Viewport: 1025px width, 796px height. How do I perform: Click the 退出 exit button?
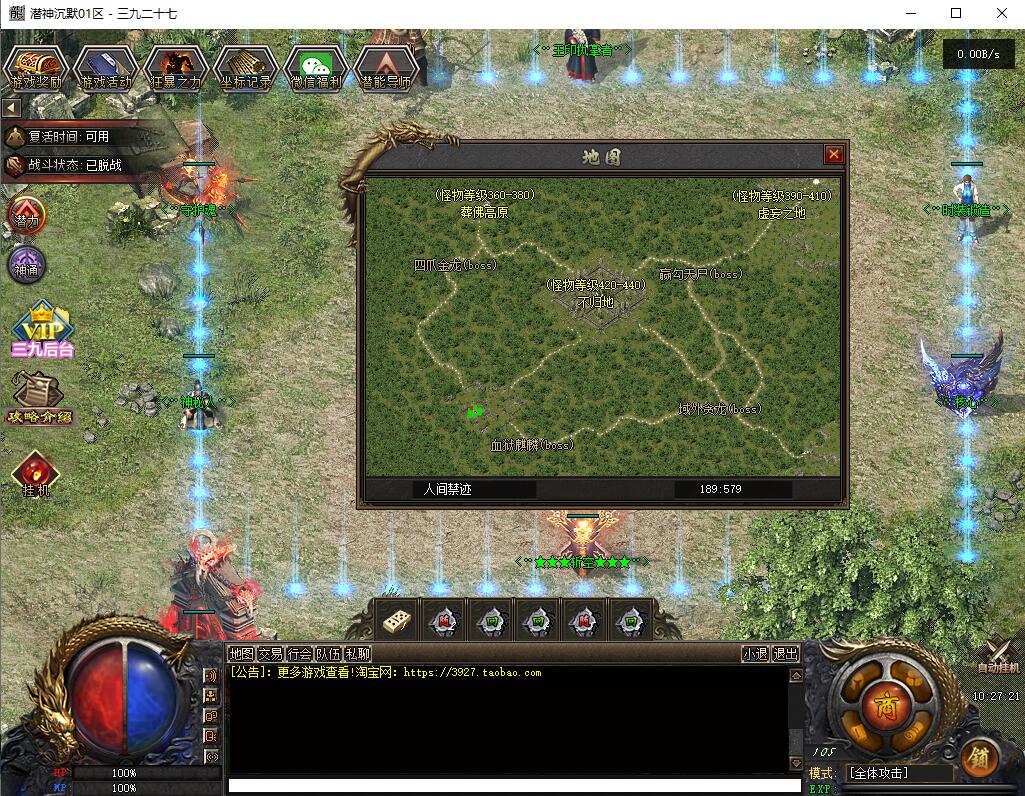pos(786,654)
